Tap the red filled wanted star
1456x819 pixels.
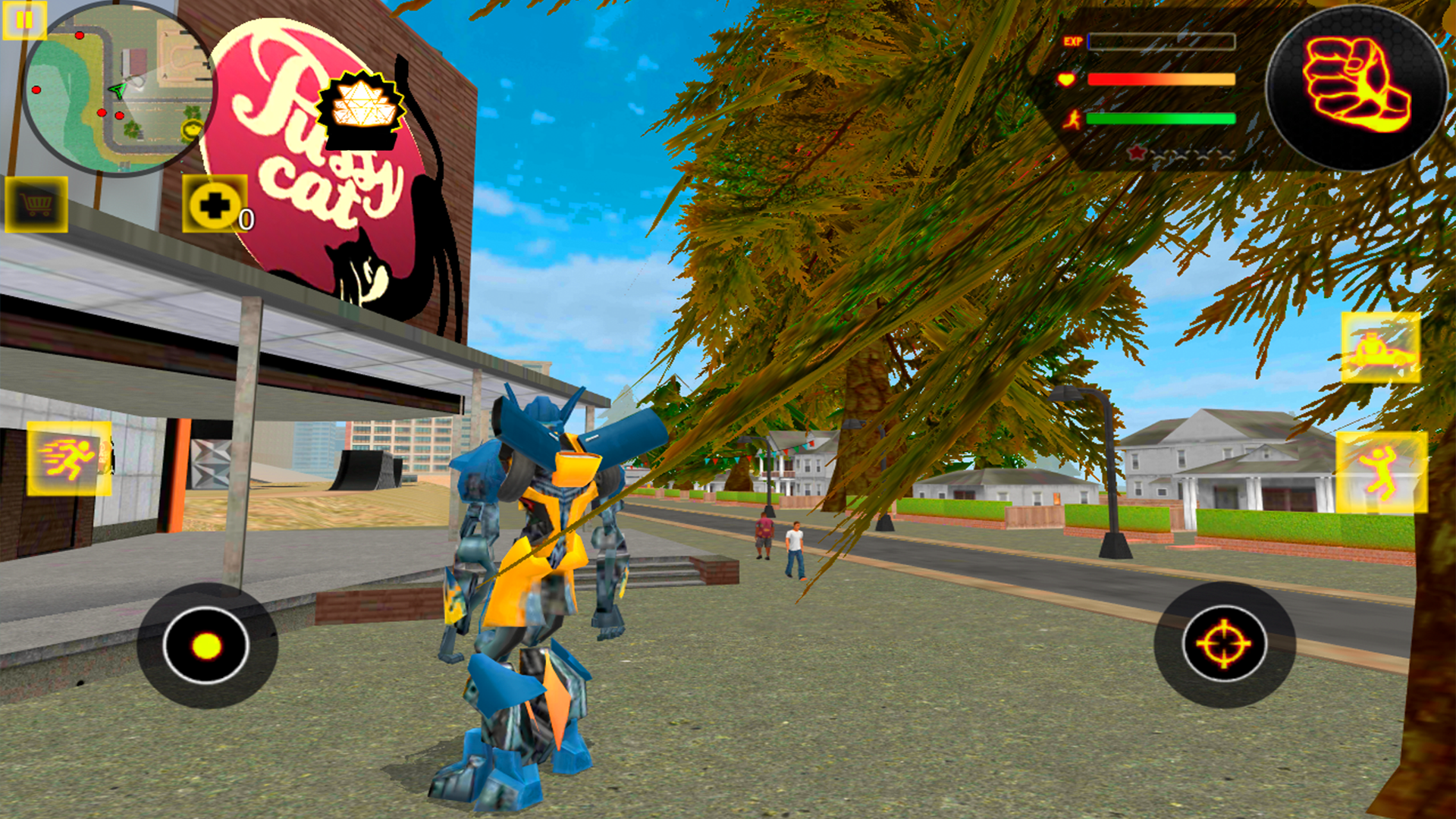pos(1136,154)
